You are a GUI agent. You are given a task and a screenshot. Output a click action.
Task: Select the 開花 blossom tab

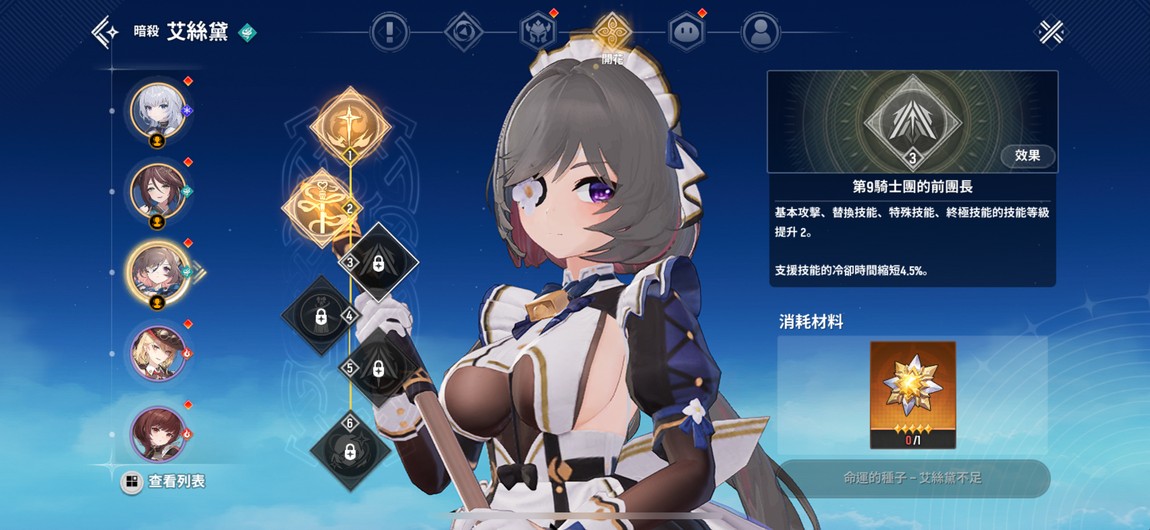(611, 32)
